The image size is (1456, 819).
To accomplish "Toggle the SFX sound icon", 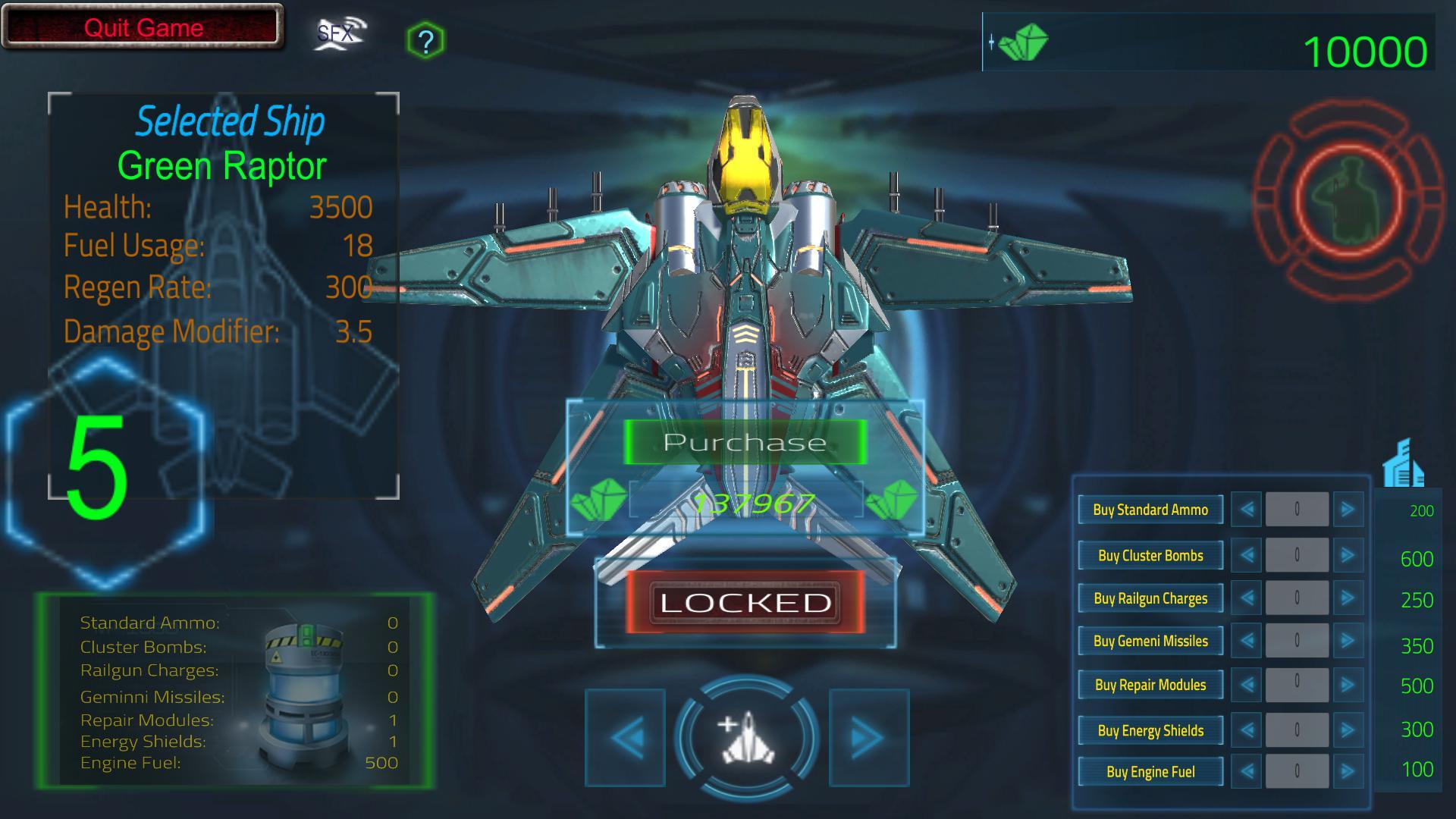I will [339, 34].
